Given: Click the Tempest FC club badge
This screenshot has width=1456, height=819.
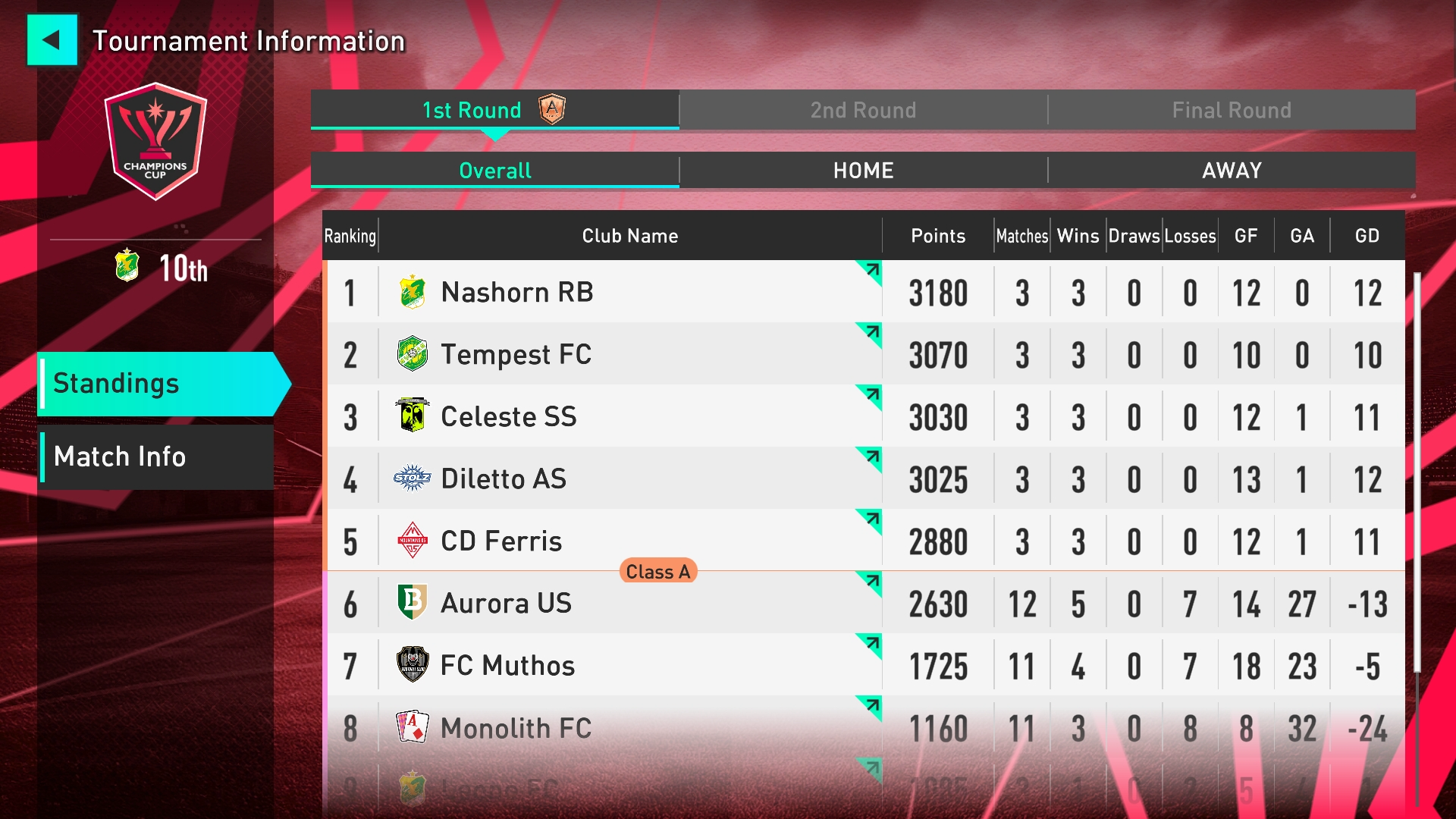Looking at the screenshot, I should 413,354.
